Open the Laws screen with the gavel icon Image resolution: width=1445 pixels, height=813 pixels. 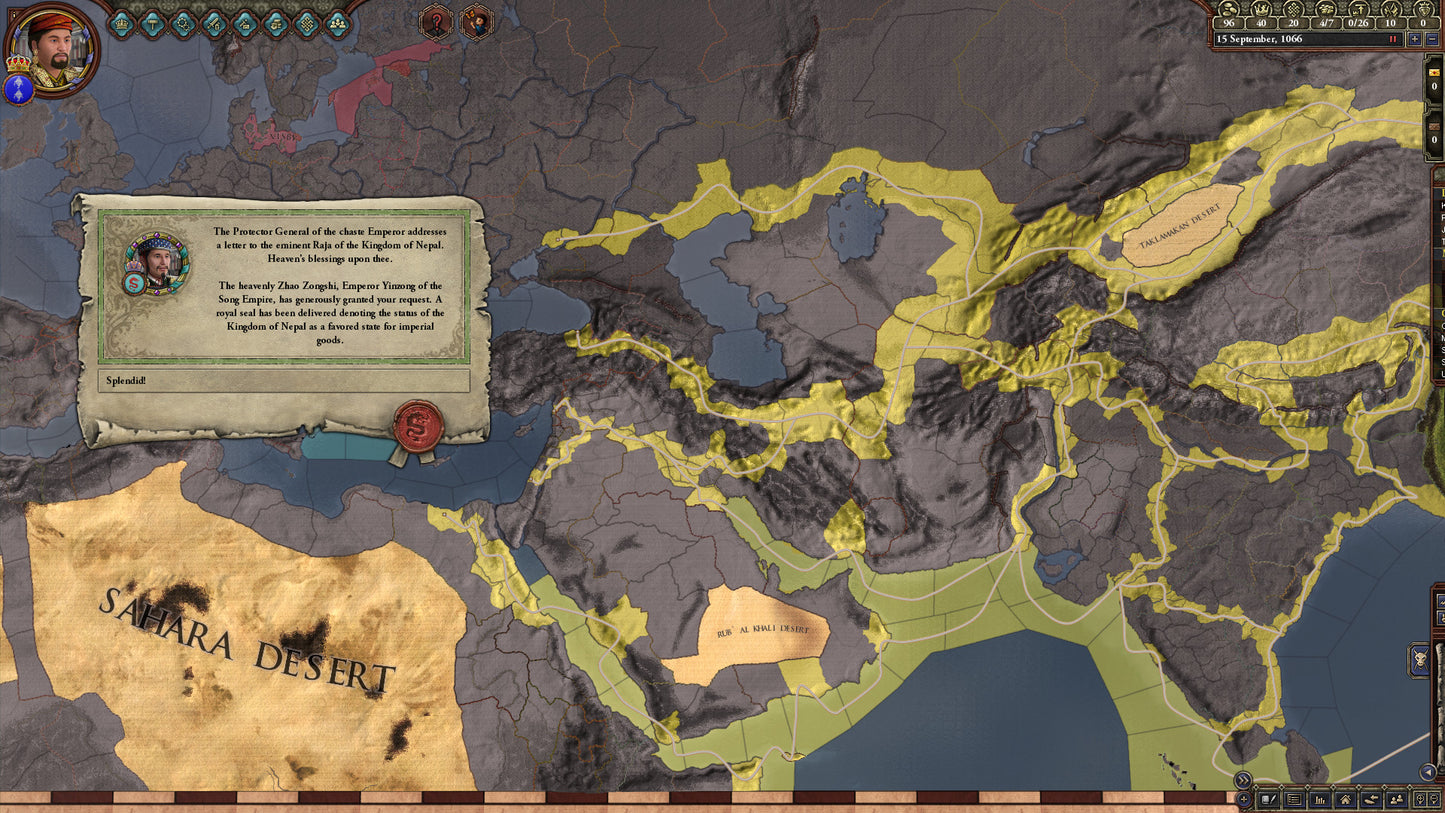coord(152,22)
